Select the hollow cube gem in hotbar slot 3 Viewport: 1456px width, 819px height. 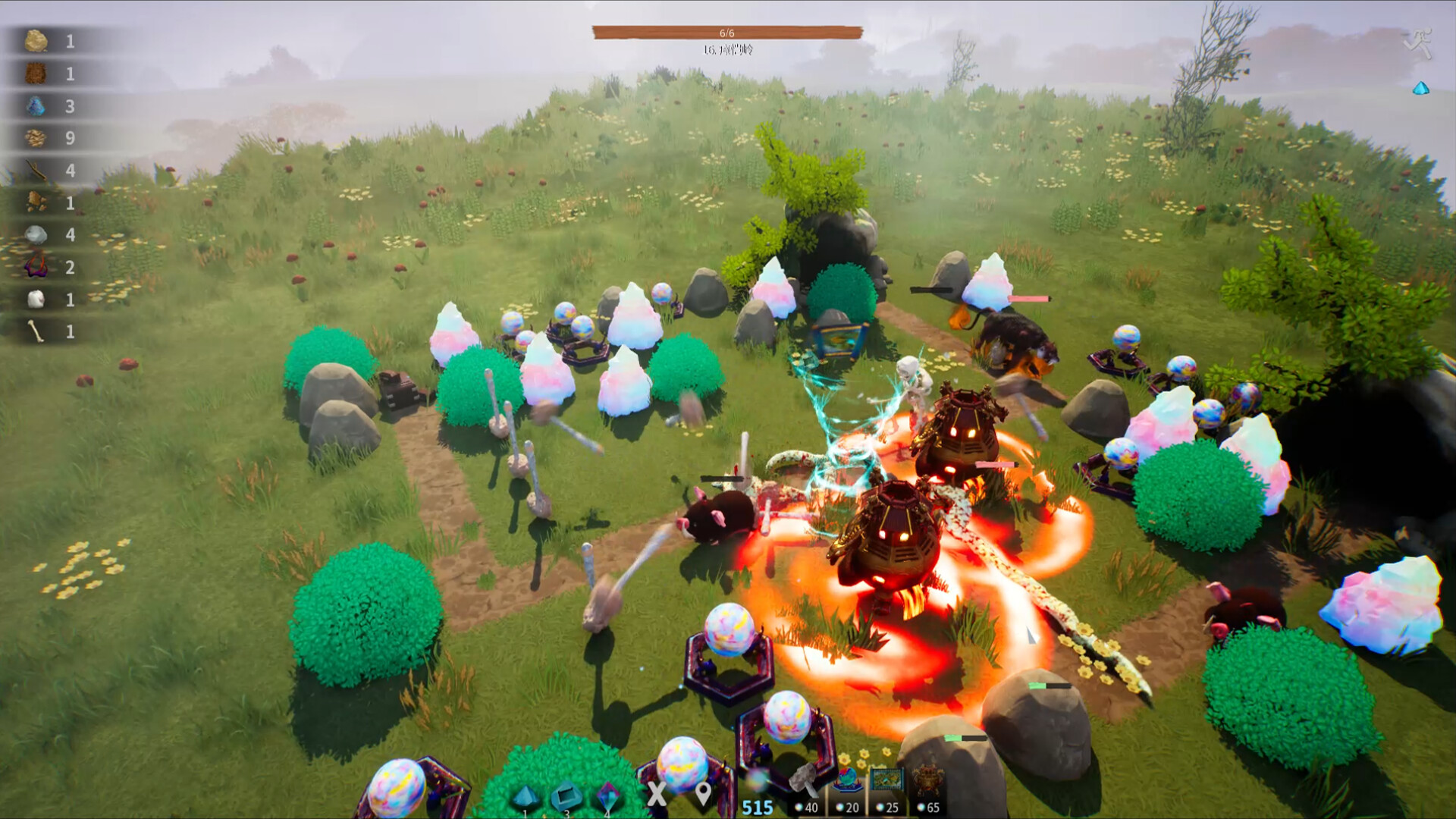click(566, 792)
